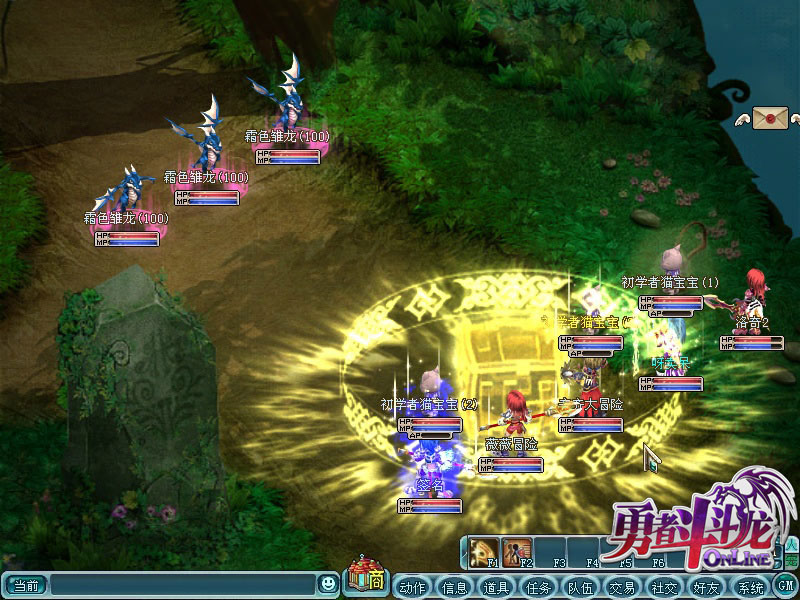Open the 好友 (Friends) list

706,586
